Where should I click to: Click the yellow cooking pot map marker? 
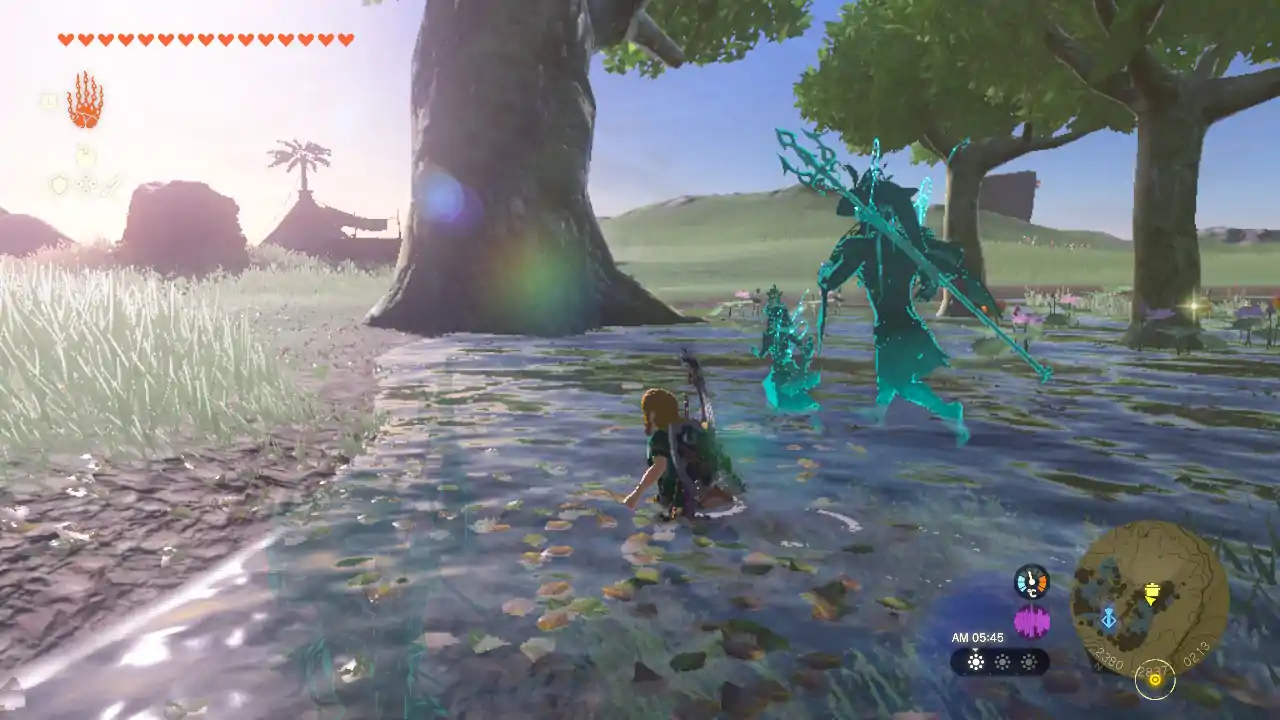[1150, 594]
